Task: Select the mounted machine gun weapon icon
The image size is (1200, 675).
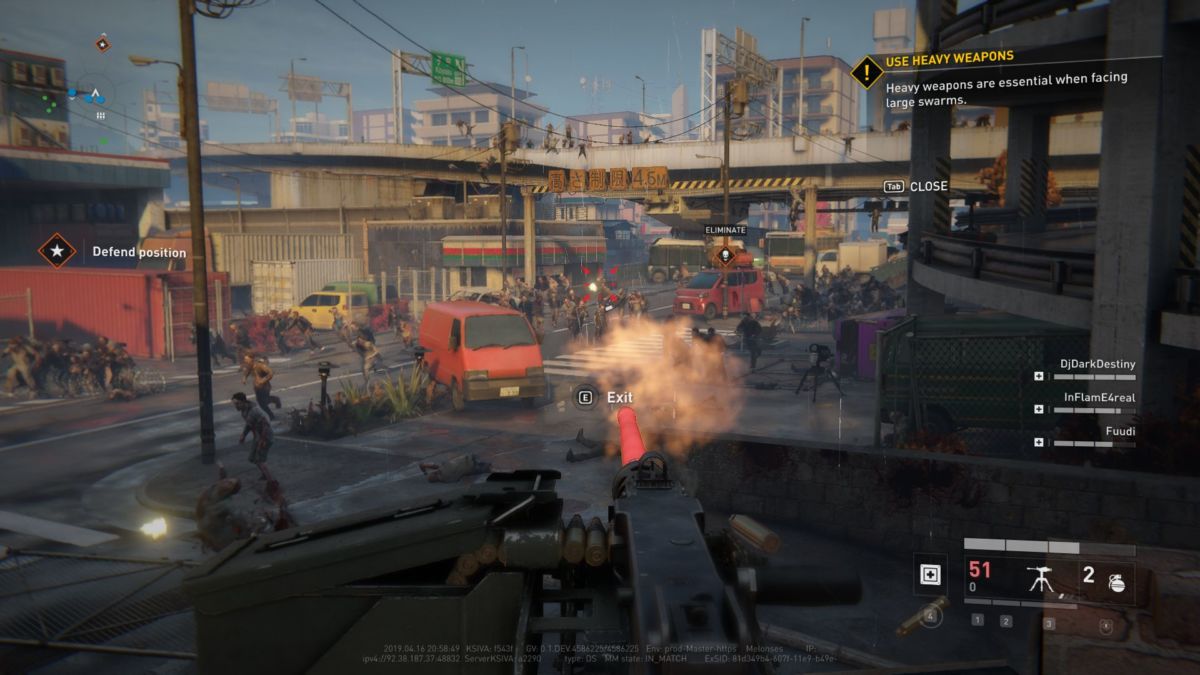Action: click(1040, 577)
